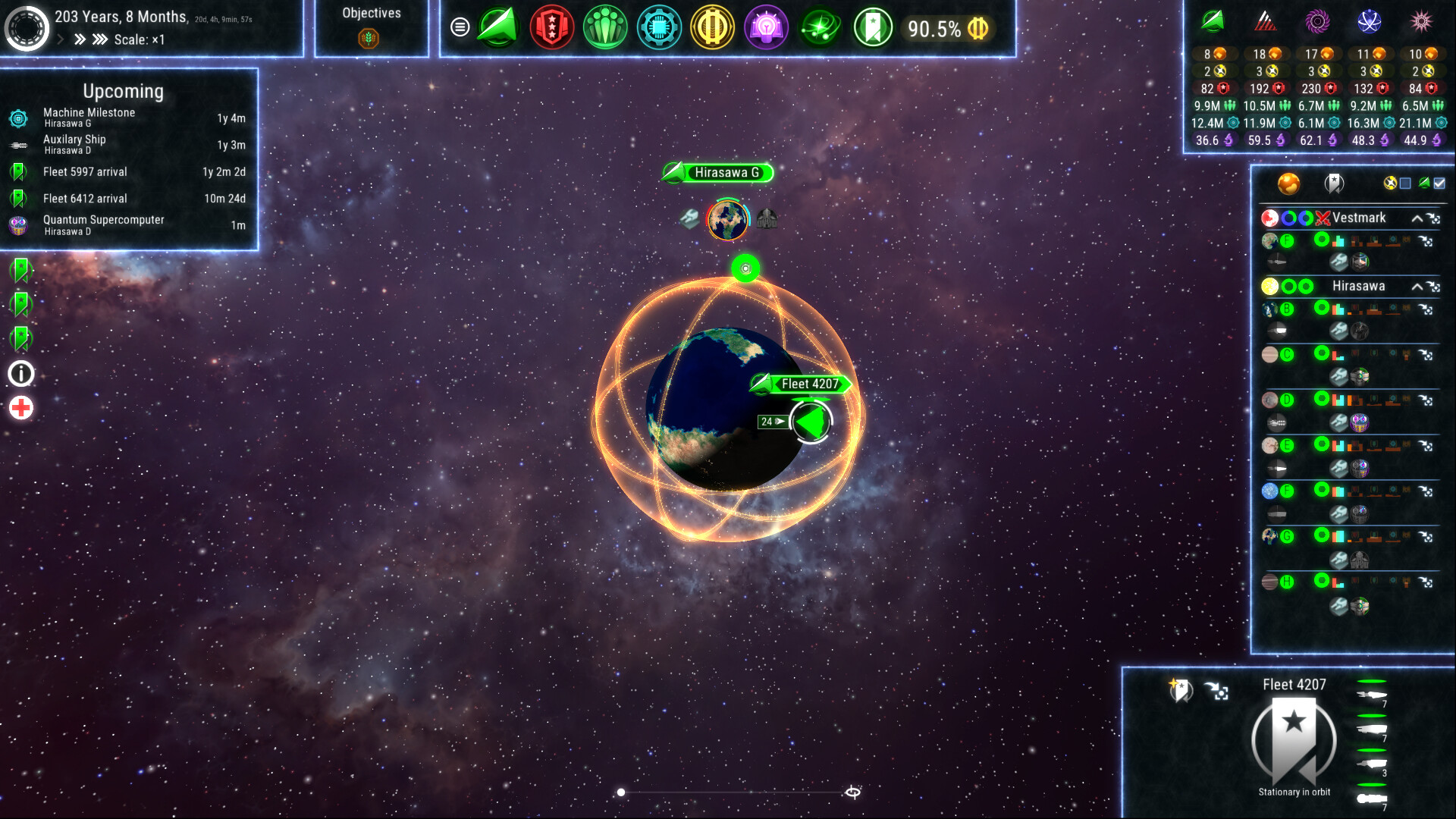Open the hamburger main menu

(460, 27)
